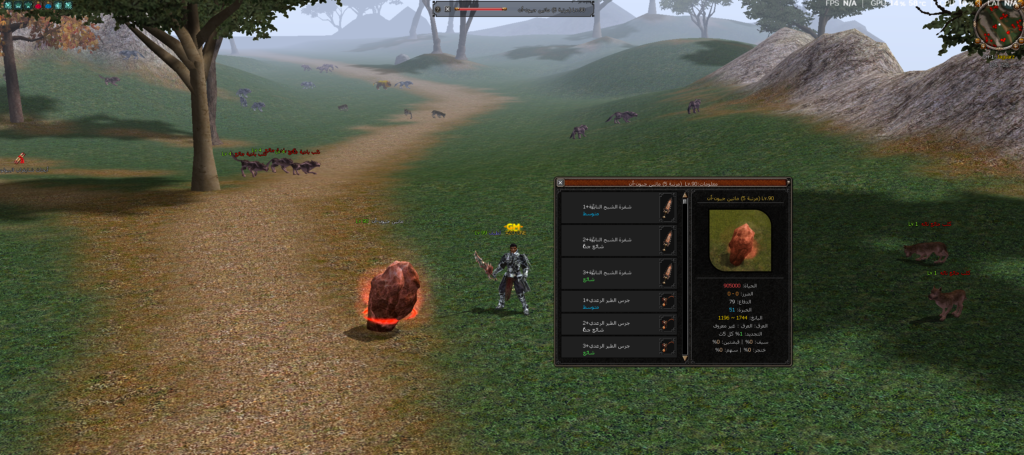Click the drop list scroll-down arrow
Screen dimensions: 1024x455
[x=685, y=357]
